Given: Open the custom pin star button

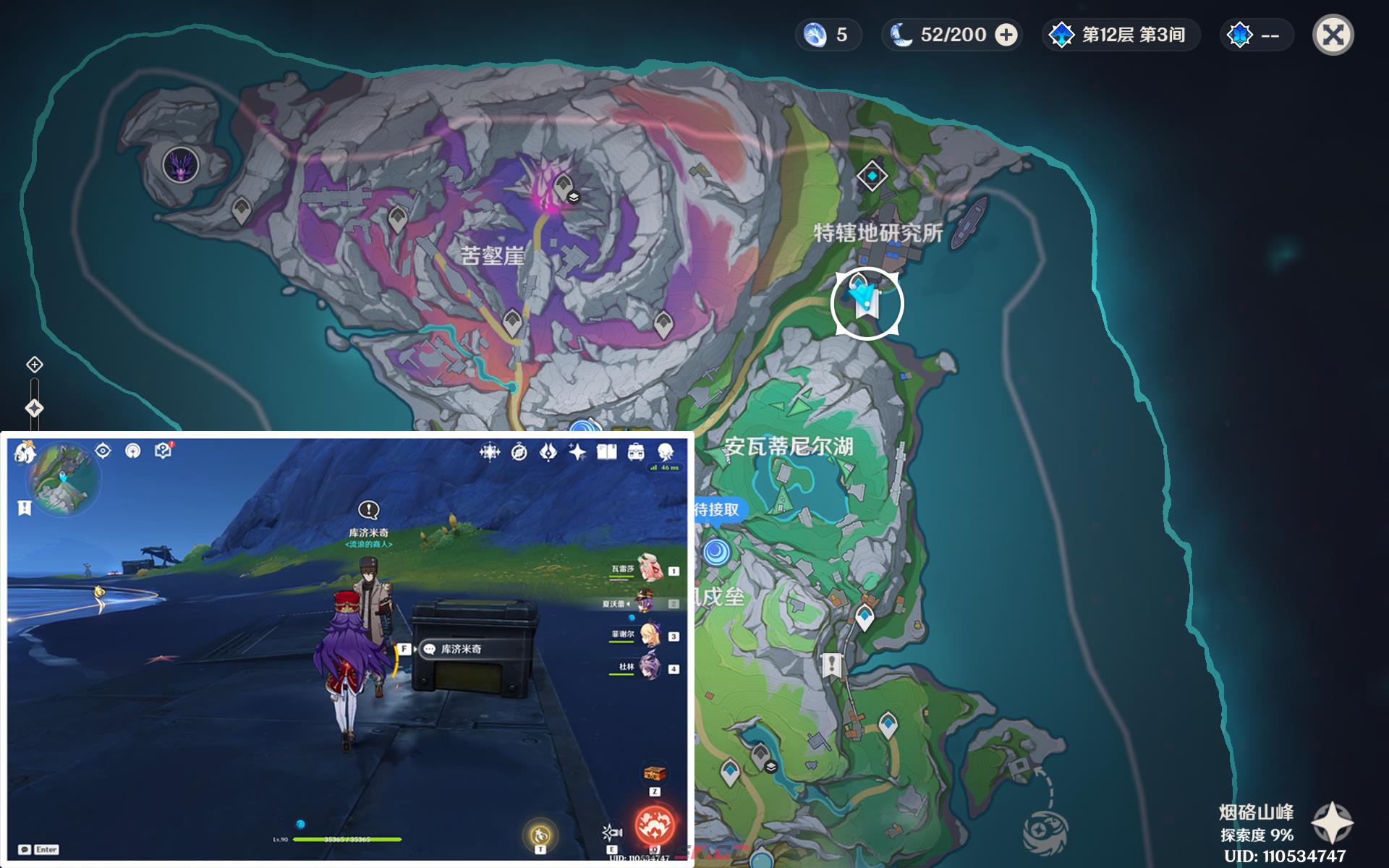Looking at the screenshot, I should coord(1332,823).
